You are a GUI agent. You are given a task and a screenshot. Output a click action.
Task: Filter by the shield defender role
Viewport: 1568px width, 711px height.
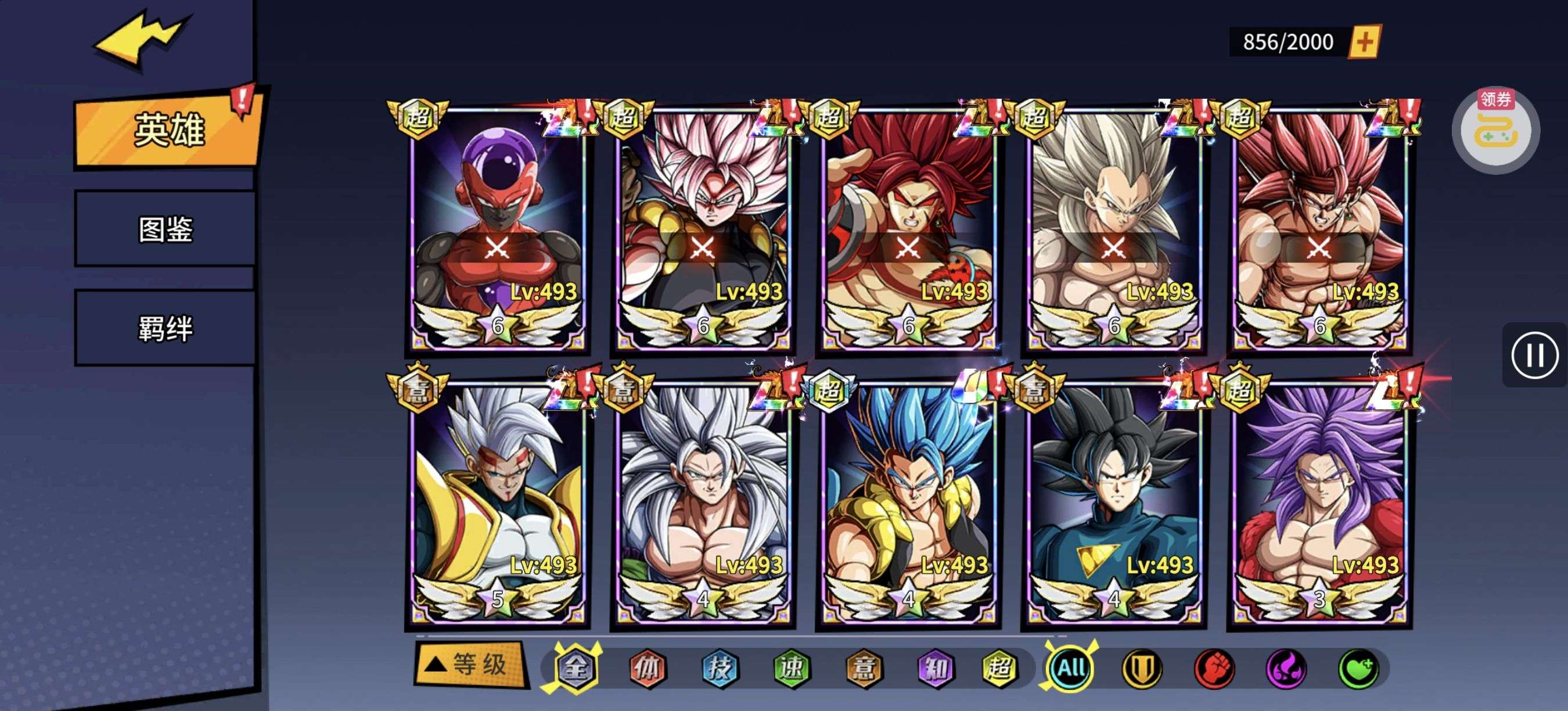(1141, 669)
